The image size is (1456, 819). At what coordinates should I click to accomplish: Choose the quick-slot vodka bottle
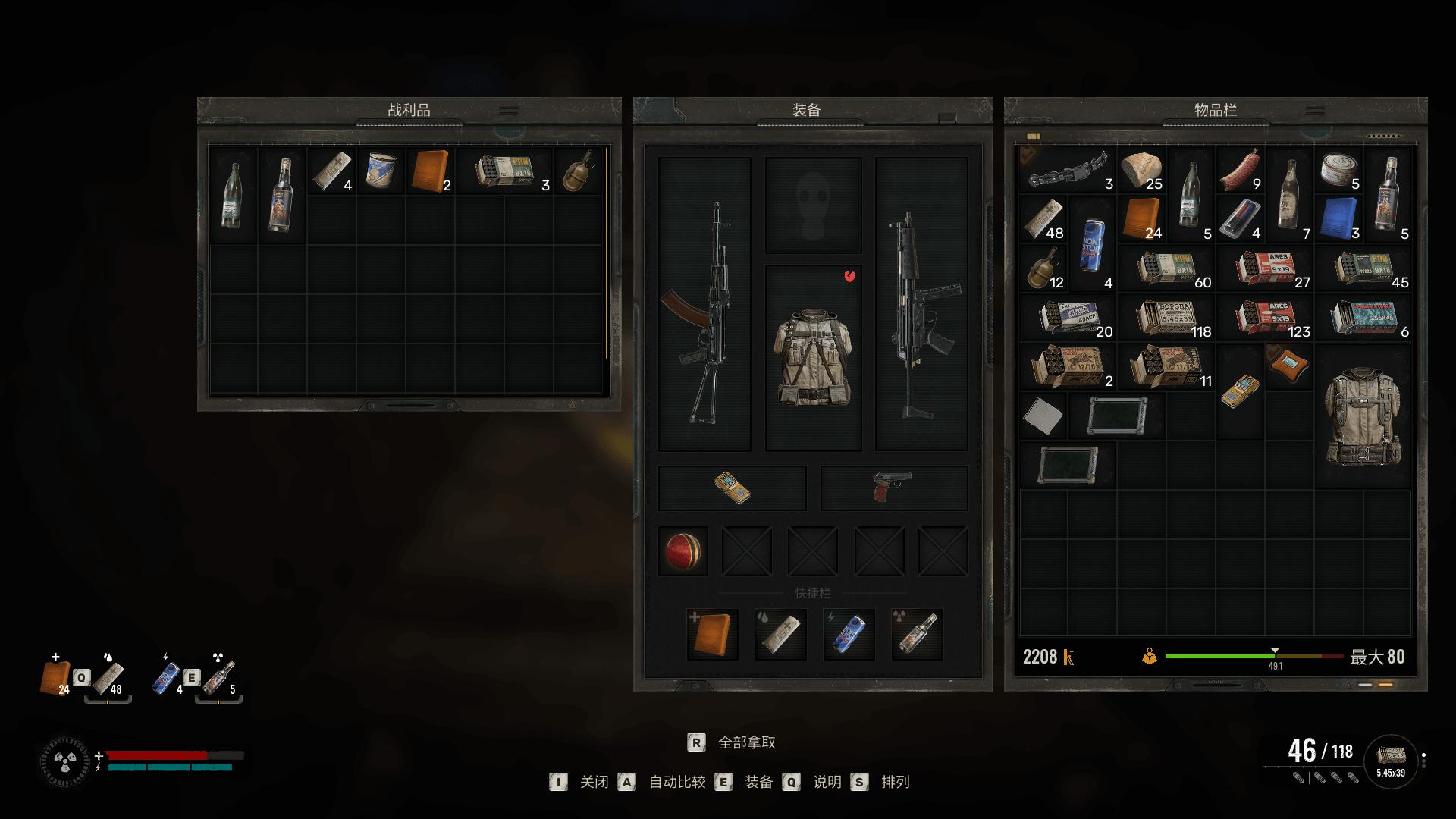[x=917, y=634]
